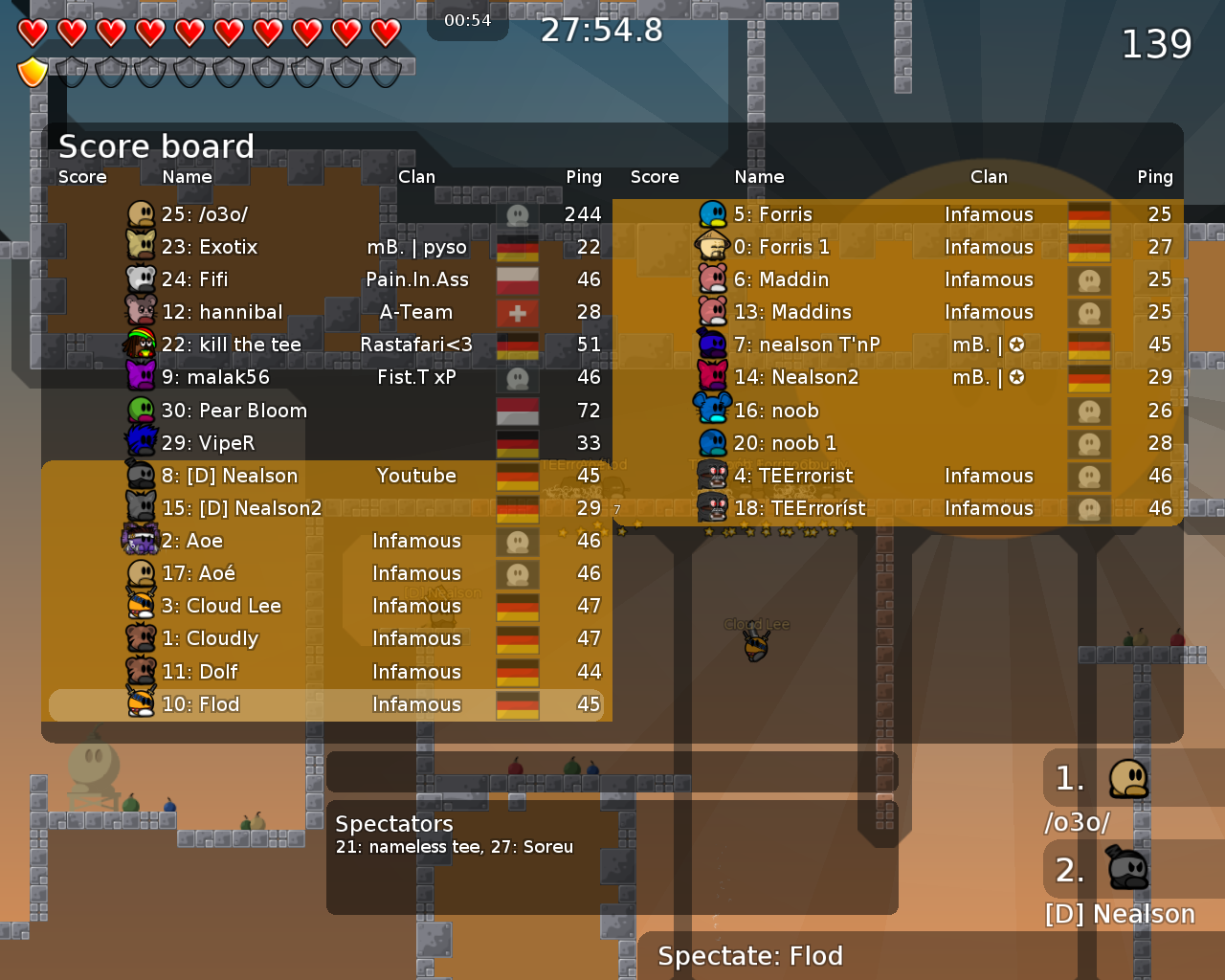The image size is (1225, 980).
Task: Toggle the Swiss flag beside hannibal
Action: [x=517, y=312]
